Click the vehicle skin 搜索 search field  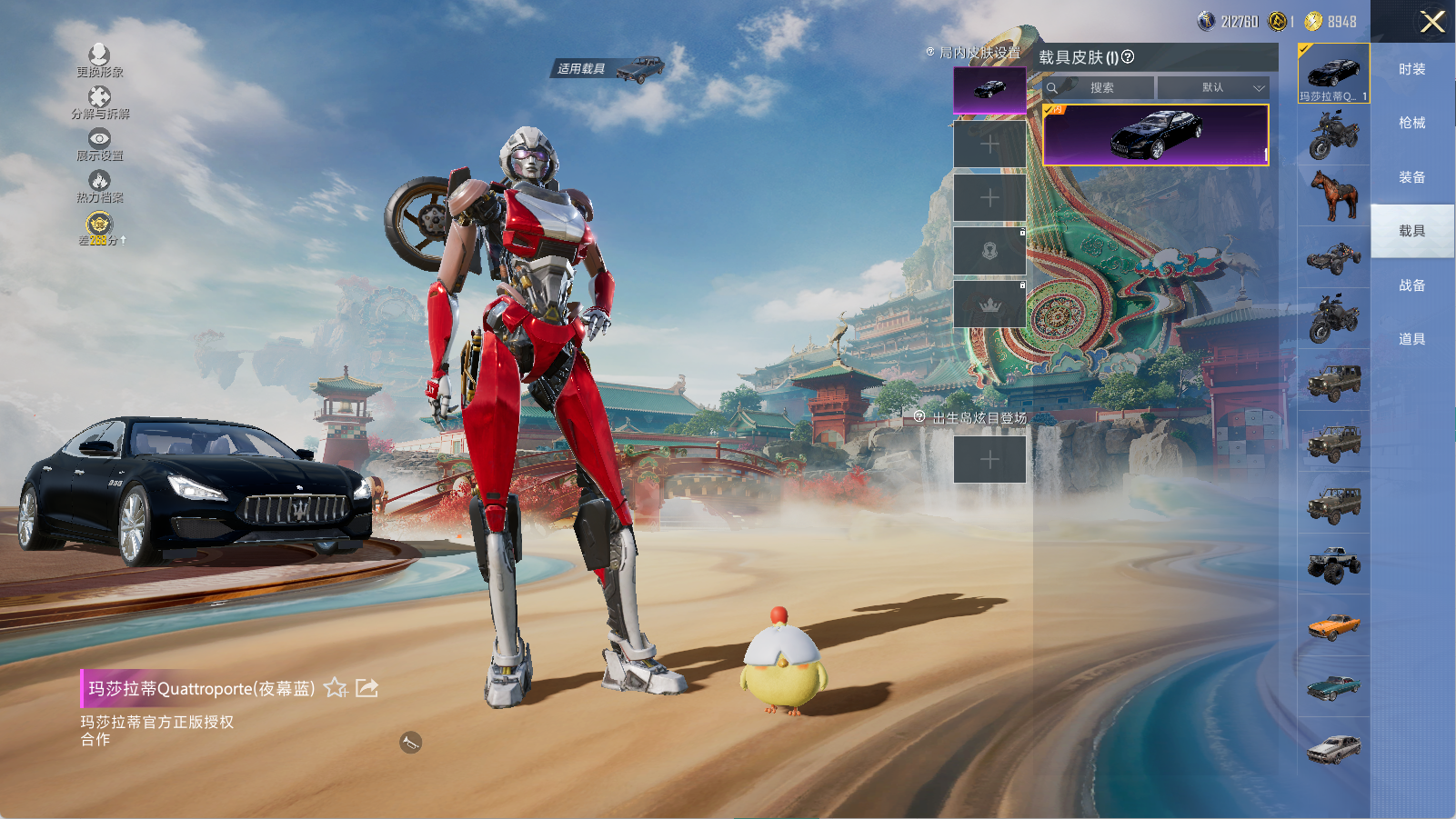coord(1101,88)
